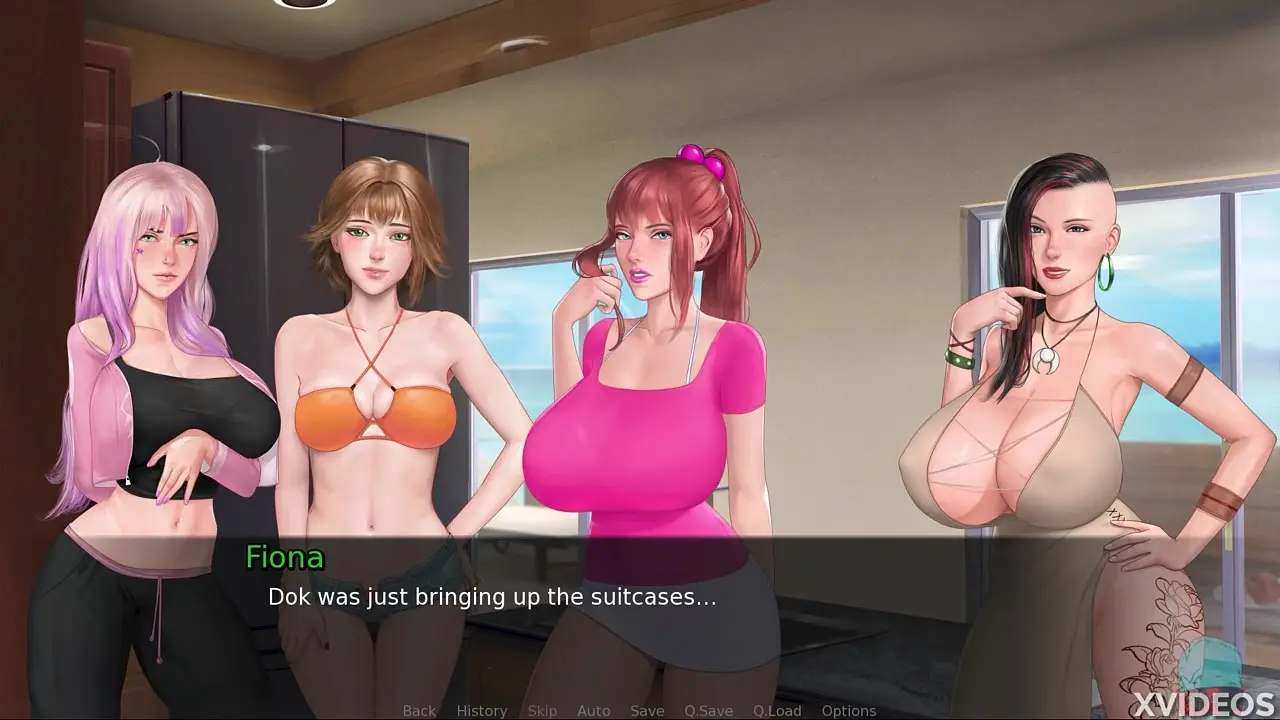Activate the Skip button
The width and height of the screenshot is (1280, 720).
[x=542, y=711]
